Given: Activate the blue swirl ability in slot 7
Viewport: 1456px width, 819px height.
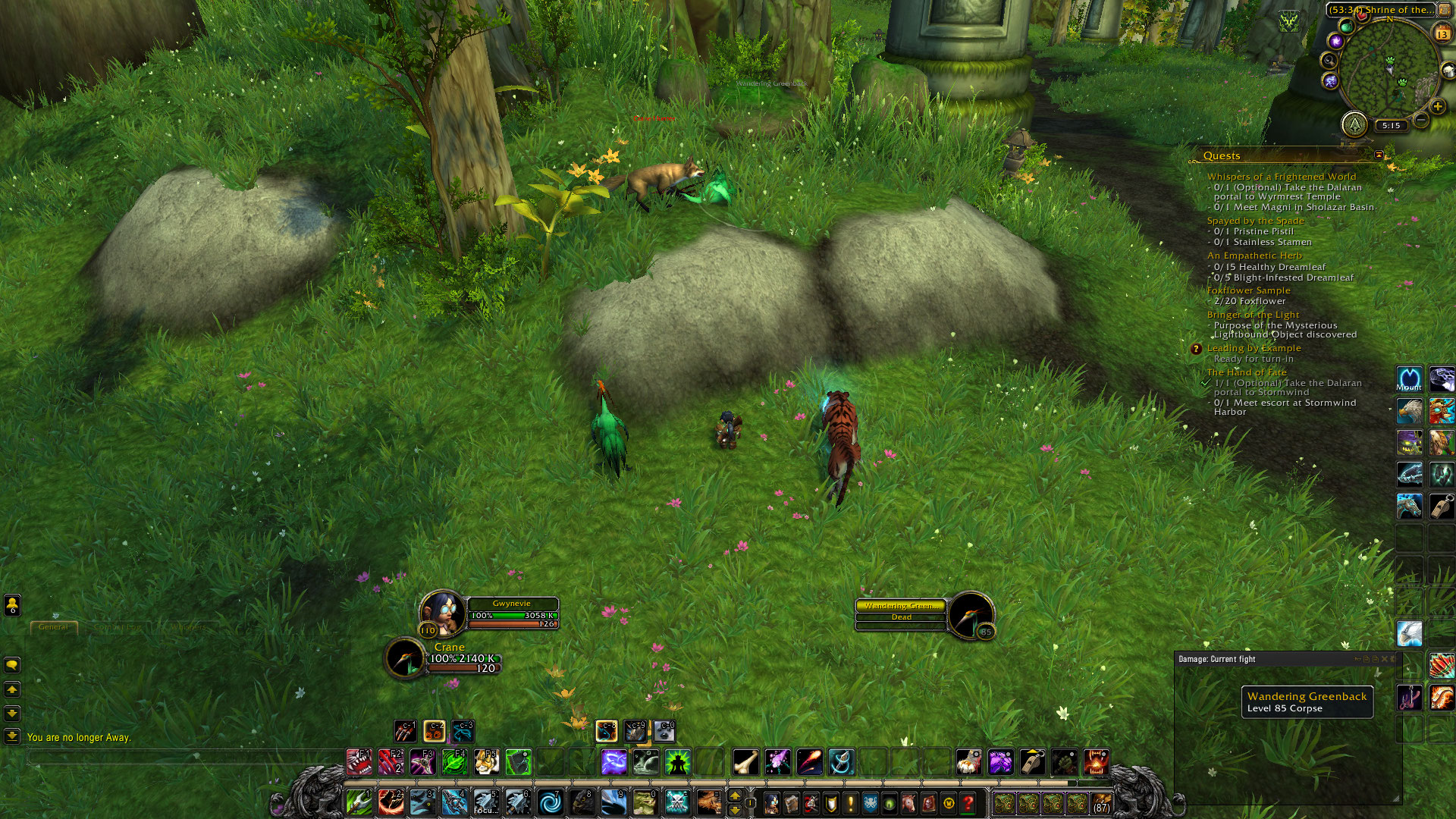Looking at the screenshot, I should [551, 802].
